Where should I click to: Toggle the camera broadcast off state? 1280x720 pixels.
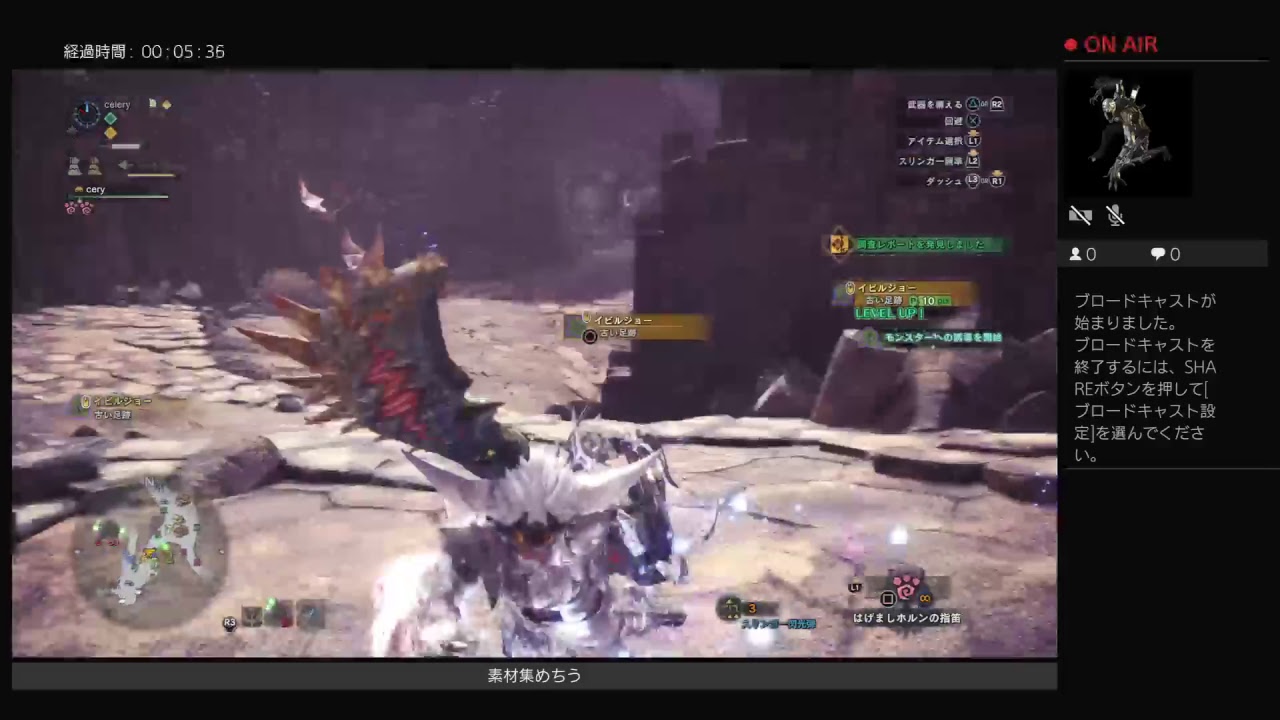pyautogui.click(x=1080, y=215)
